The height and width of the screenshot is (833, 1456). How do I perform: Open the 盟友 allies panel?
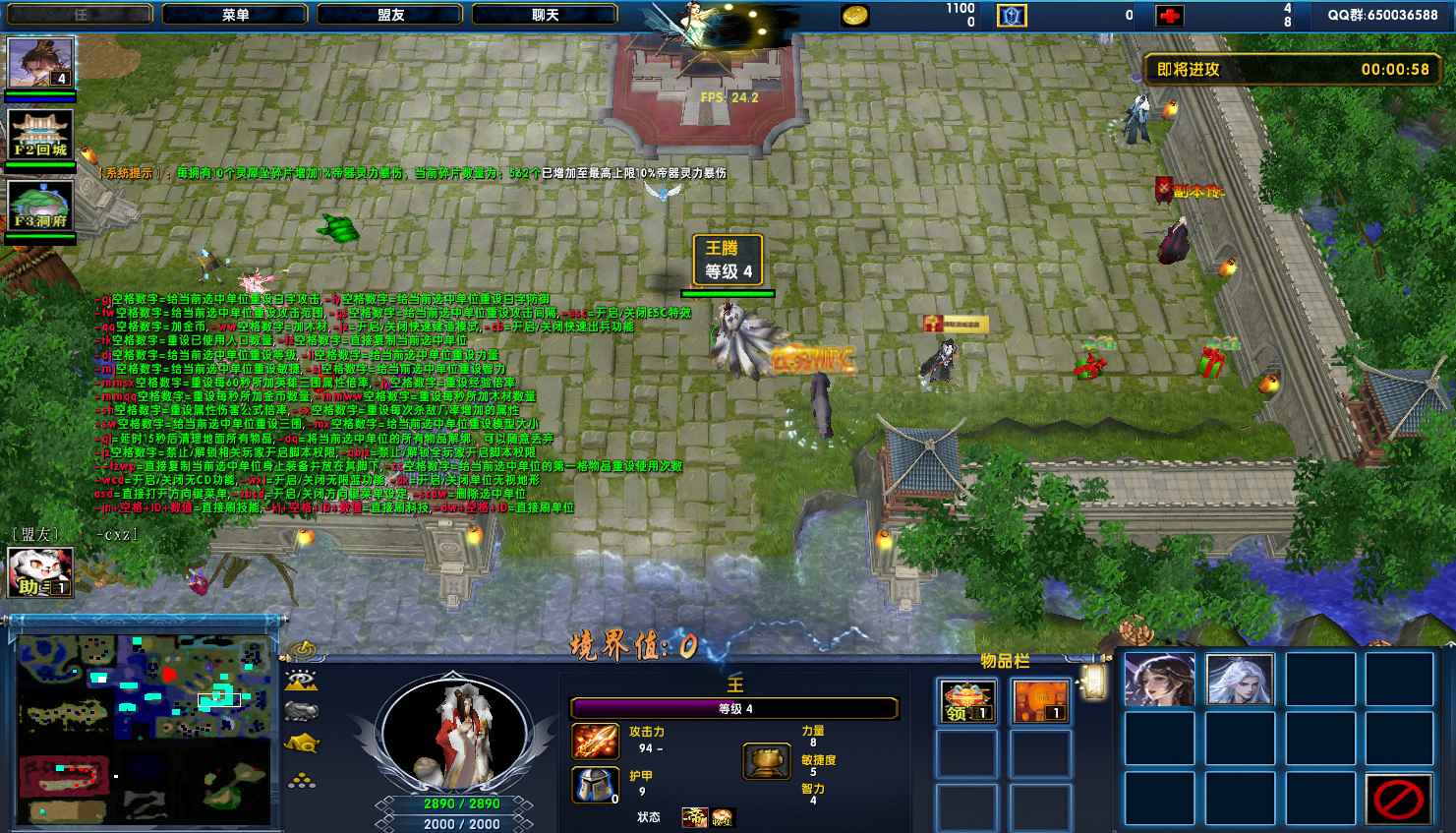tap(390, 15)
